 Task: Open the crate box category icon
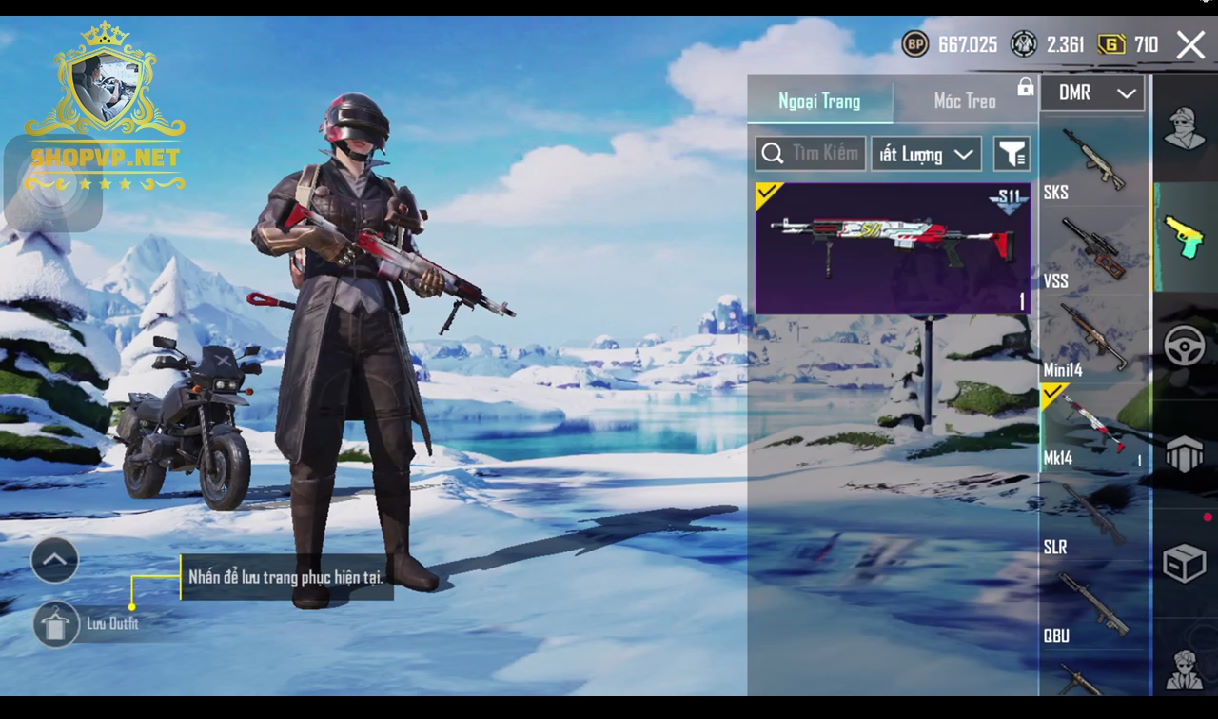(1185, 564)
